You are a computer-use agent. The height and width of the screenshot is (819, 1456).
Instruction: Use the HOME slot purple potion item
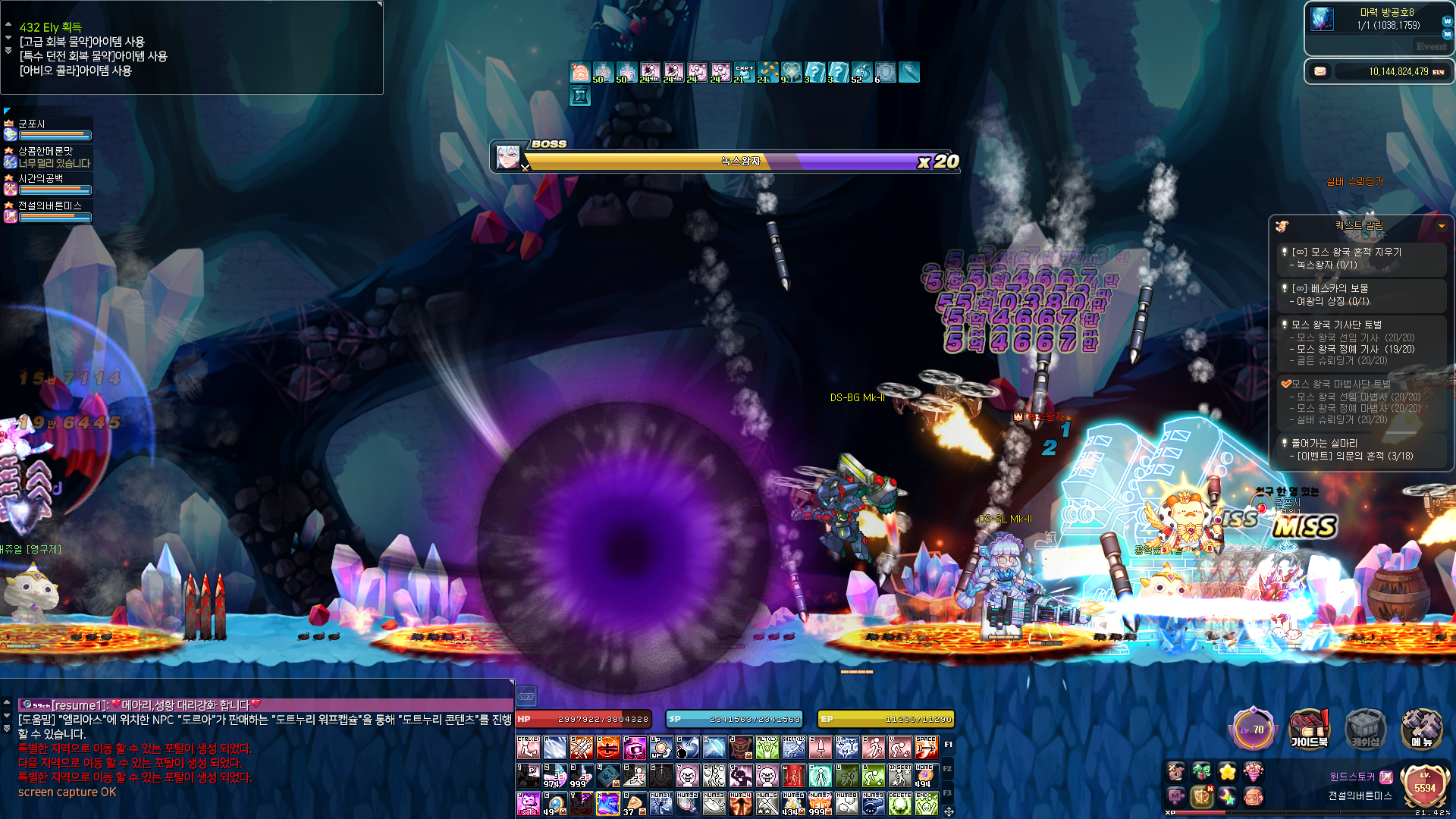click(x=926, y=776)
